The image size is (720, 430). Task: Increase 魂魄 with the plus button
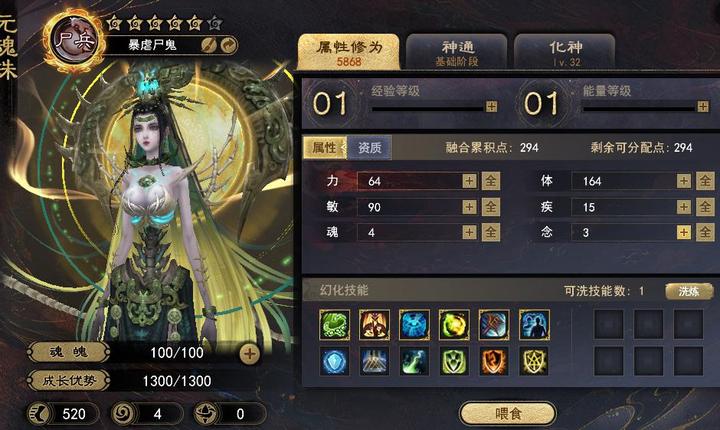click(x=250, y=353)
